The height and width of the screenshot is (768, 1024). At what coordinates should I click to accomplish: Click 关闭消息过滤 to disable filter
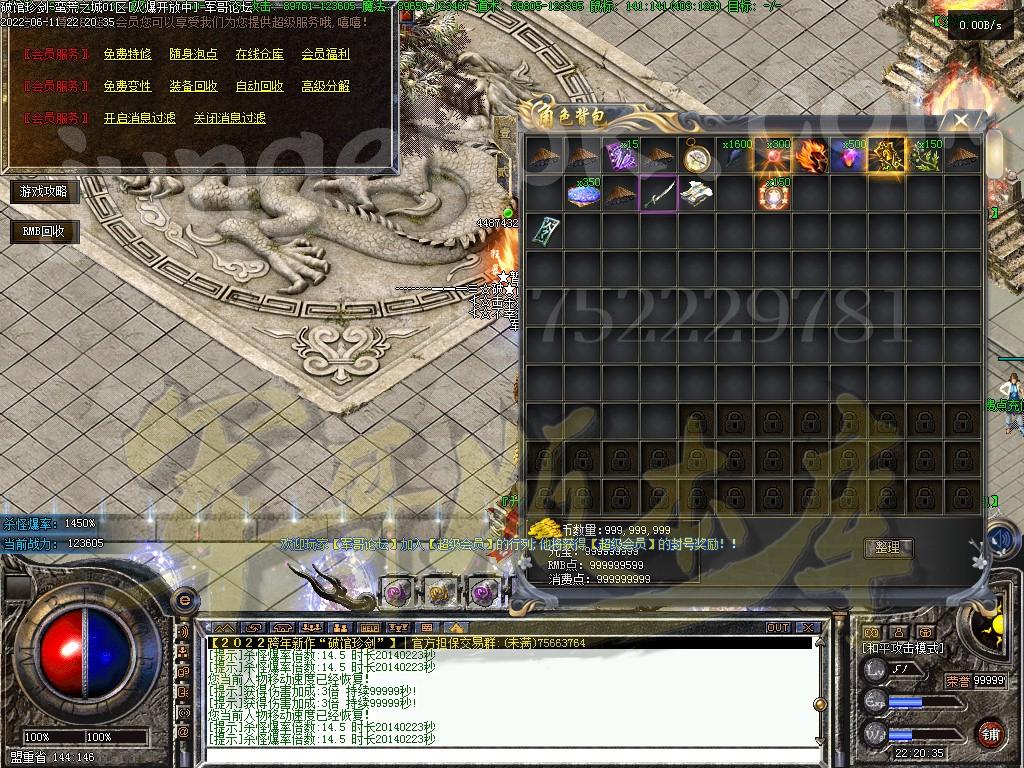point(229,118)
